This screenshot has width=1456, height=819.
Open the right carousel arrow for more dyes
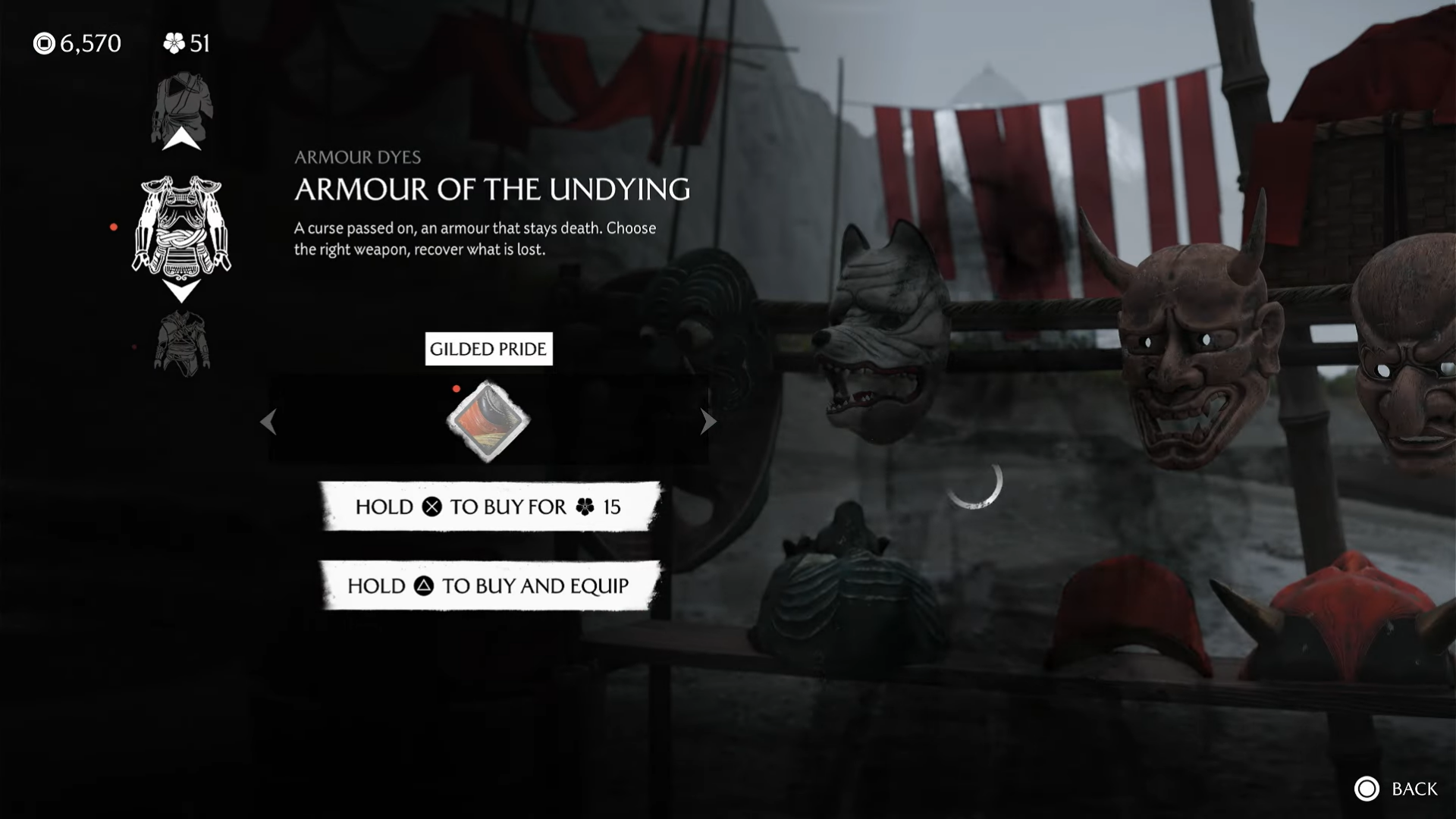click(x=707, y=422)
